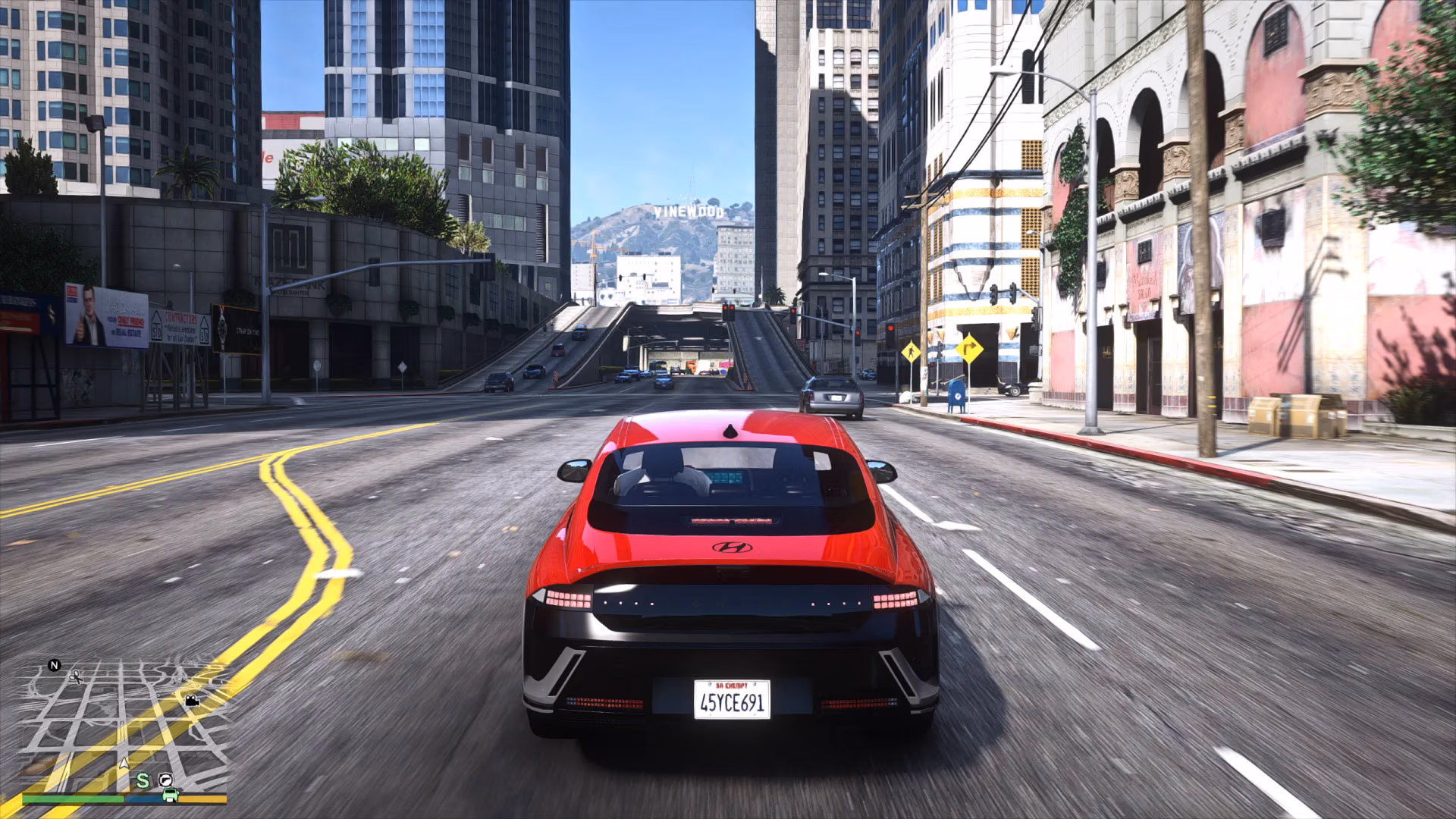Click the north compass marker
Viewport: 1456px width, 819px height.
[x=54, y=665]
